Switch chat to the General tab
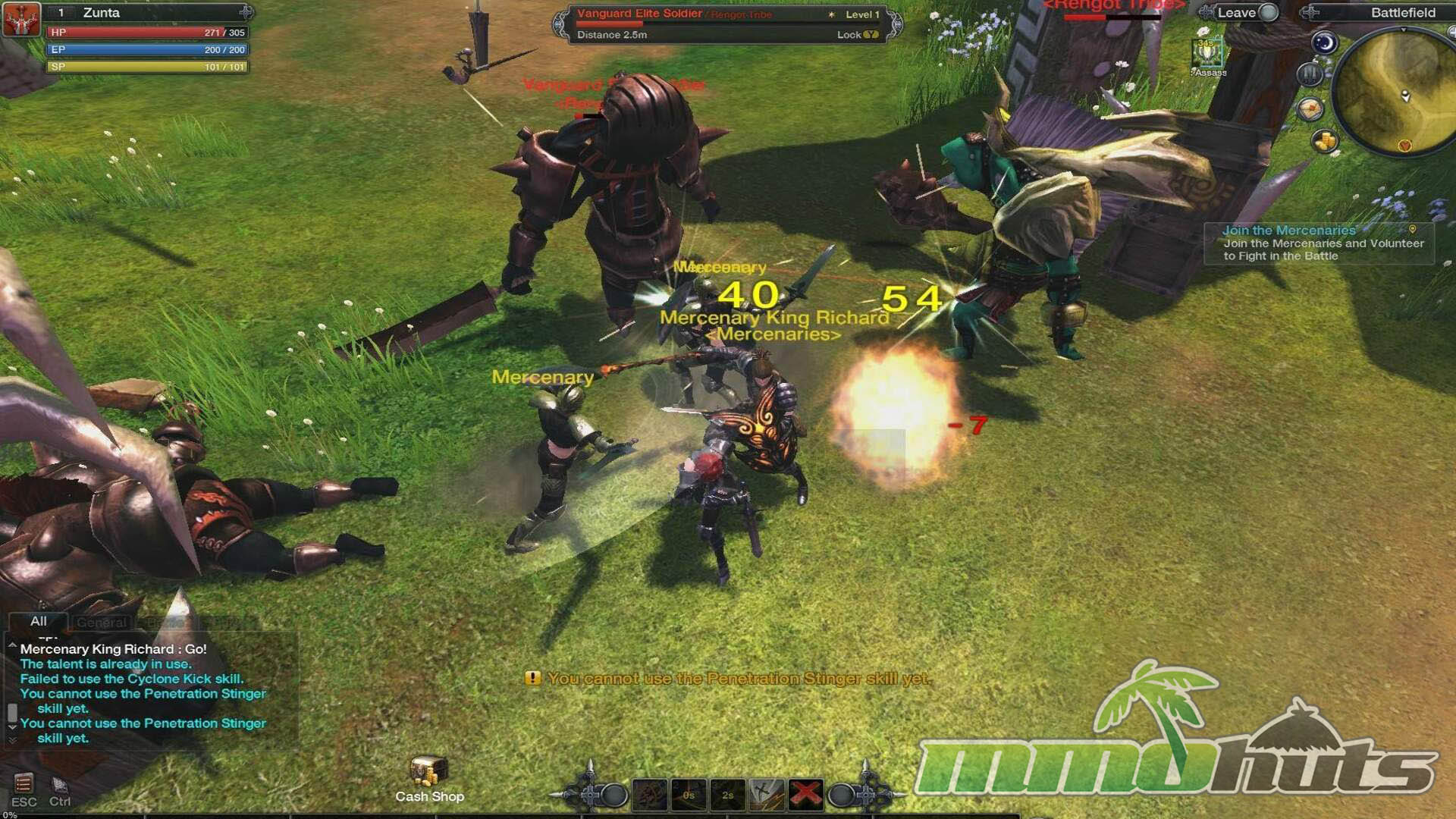The image size is (1456, 819). 102,623
